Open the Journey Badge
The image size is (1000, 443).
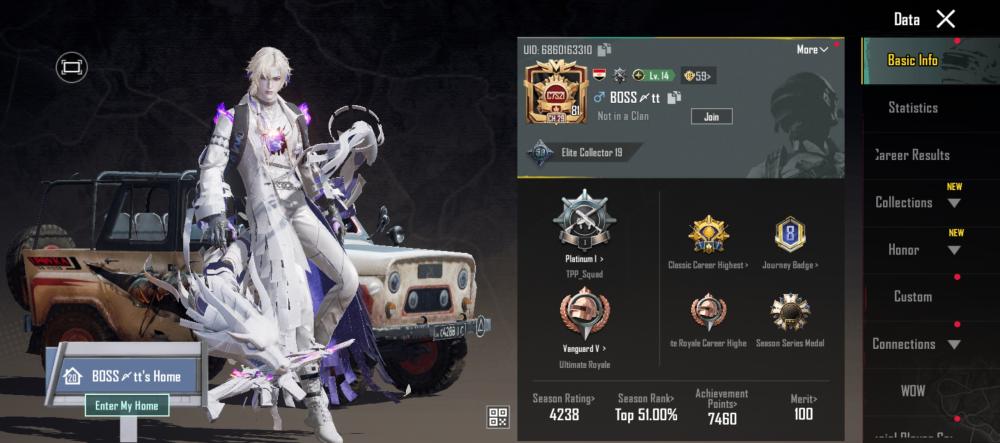pos(790,240)
